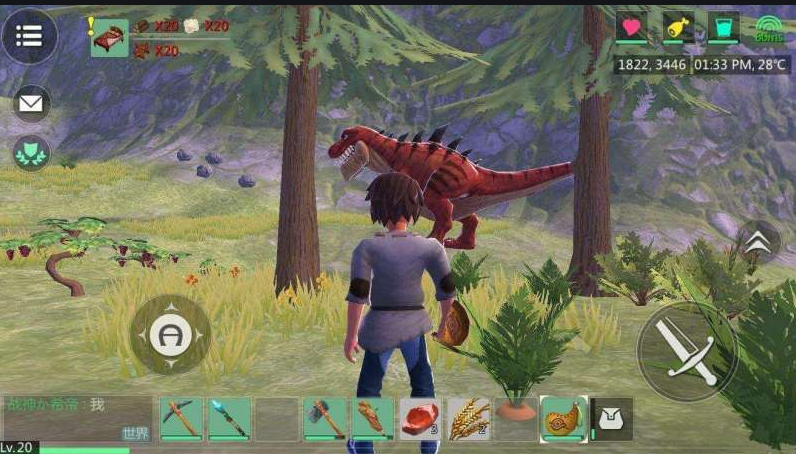Open the chat box

coord(77,418)
